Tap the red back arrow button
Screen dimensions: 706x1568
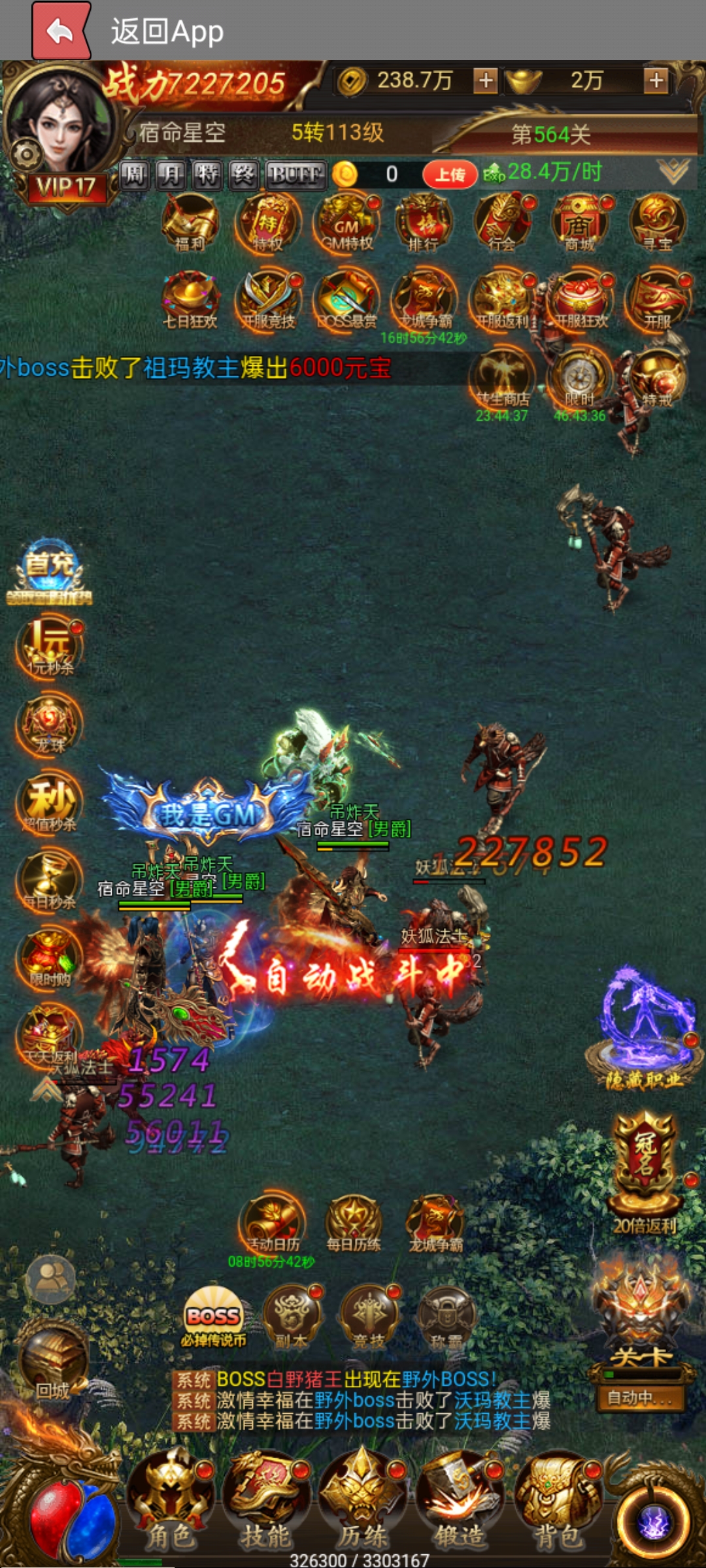click(61, 31)
